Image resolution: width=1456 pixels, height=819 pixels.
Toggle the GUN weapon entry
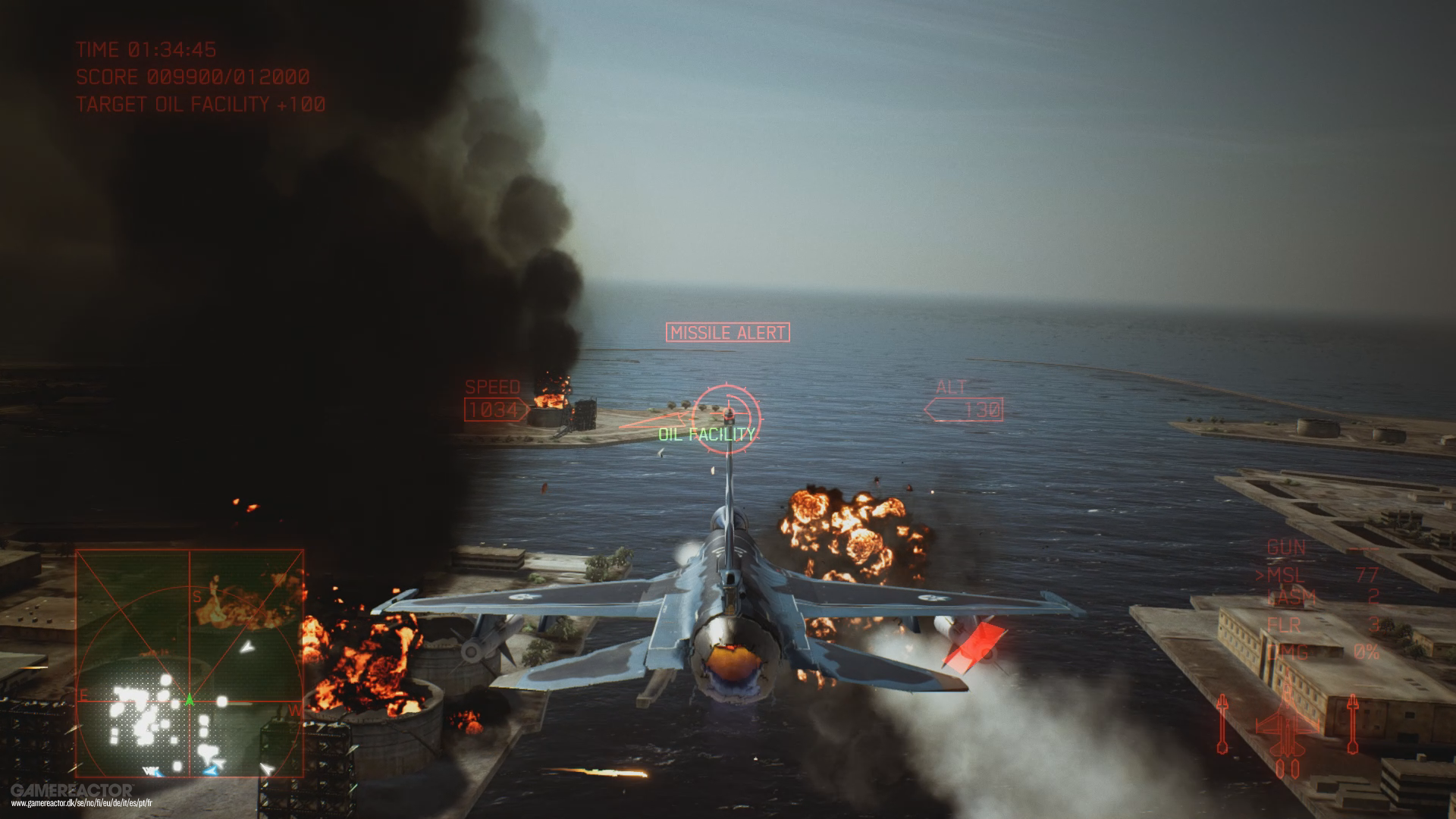tap(1287, 548)
